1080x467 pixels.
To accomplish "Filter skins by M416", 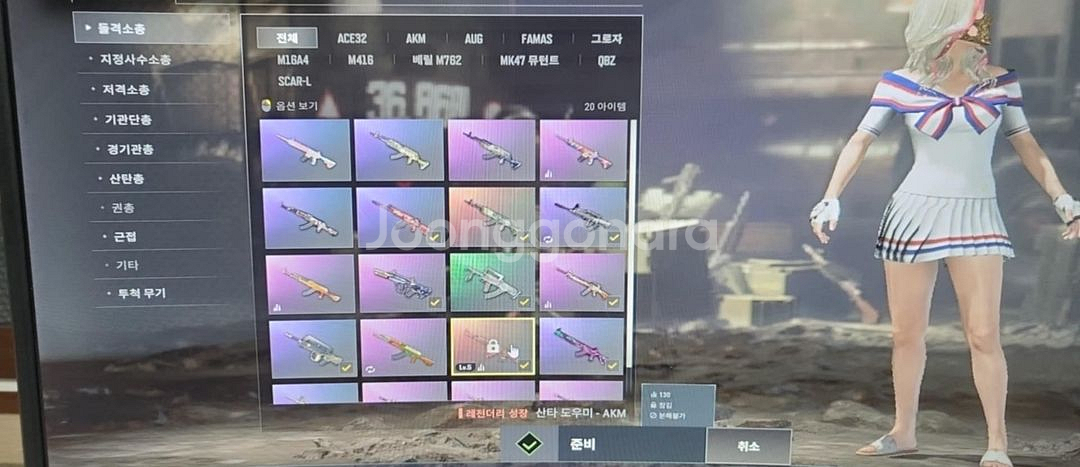I will click(x=361, y=60).
